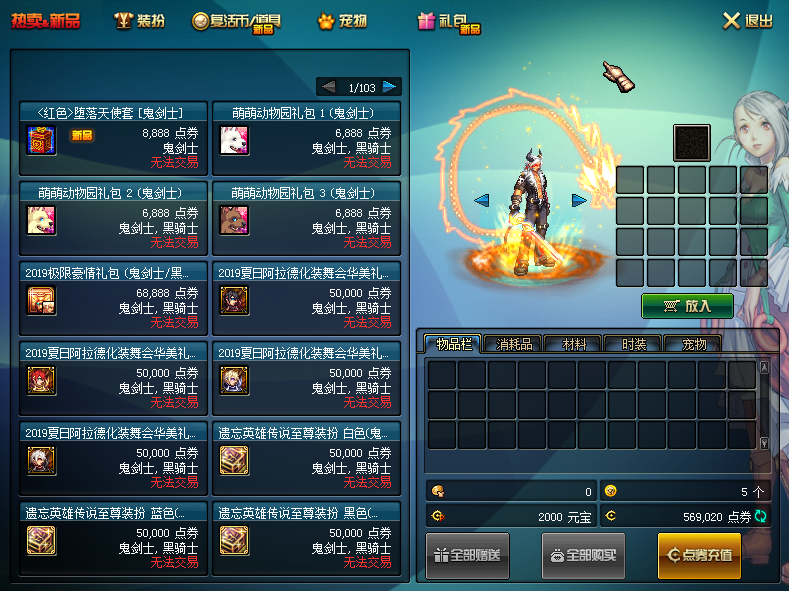789x591 pixels.
Task: Open the 复活币/道具 category
Action: coord(235,21)
